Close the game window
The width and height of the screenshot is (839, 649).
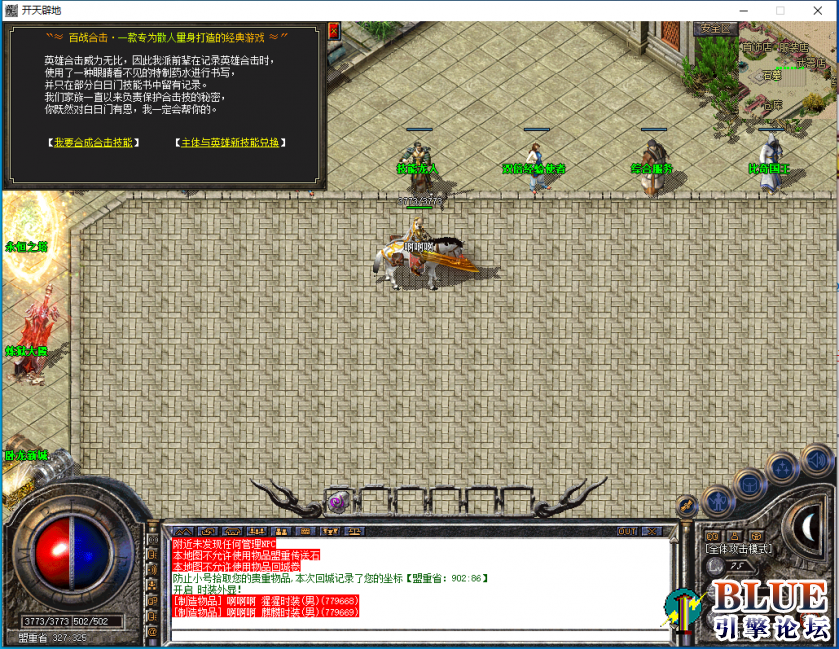point(816,10)
